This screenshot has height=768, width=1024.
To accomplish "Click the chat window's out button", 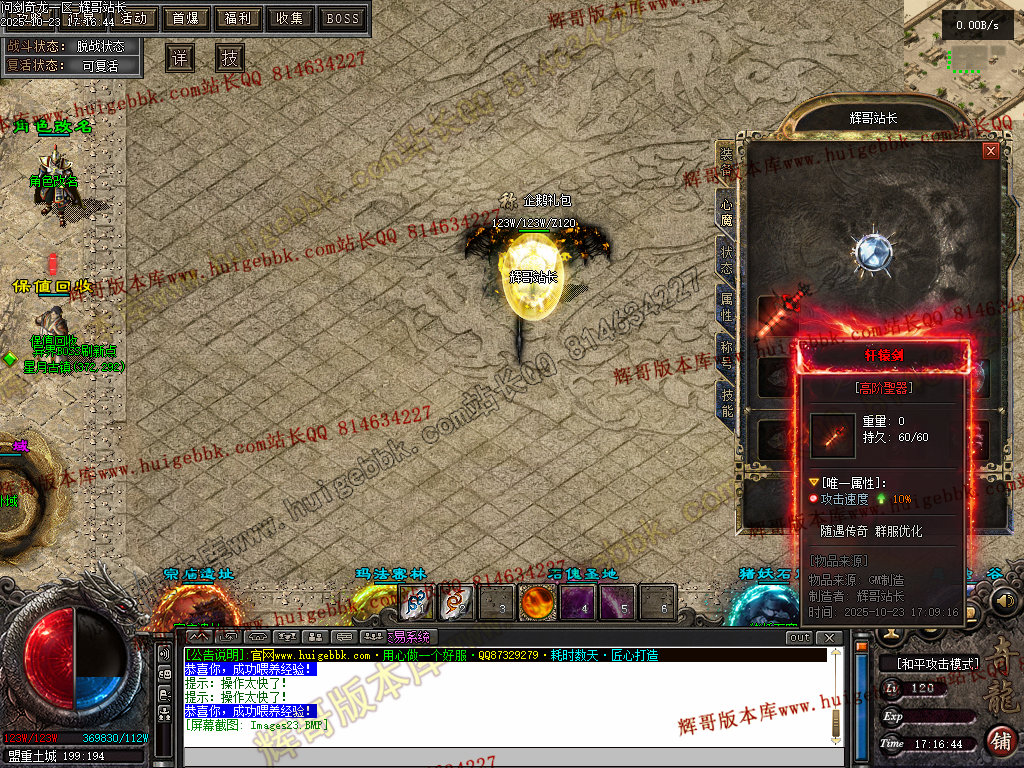I will 799,638.
